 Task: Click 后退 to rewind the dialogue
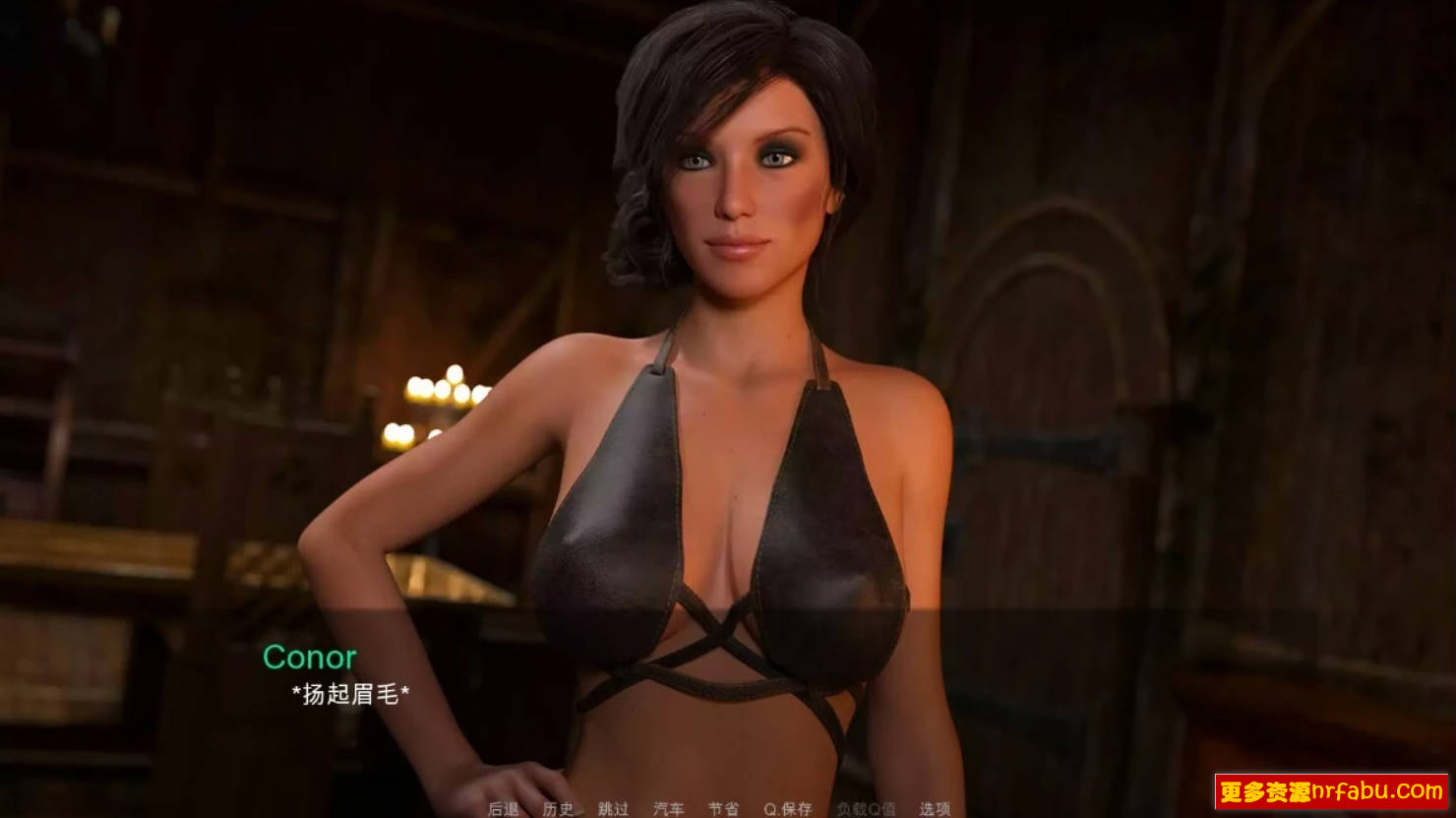[502, 809]
